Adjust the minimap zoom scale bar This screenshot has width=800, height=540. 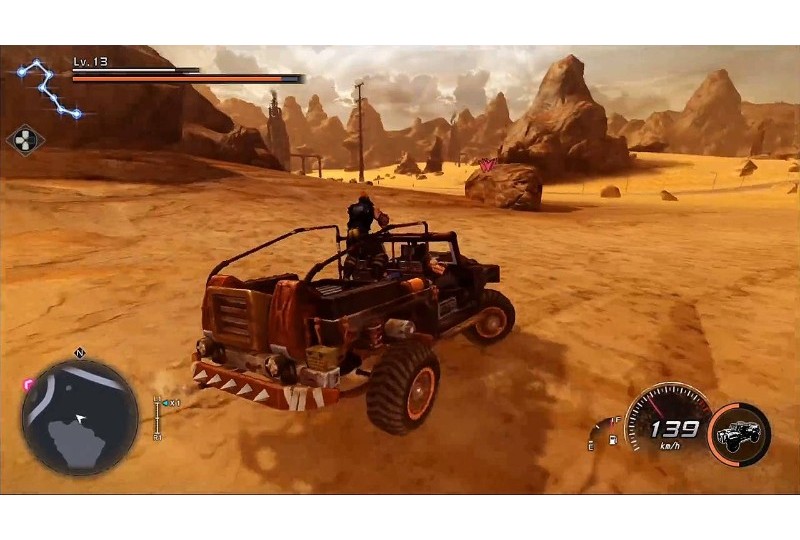click(x=157, y=418)
